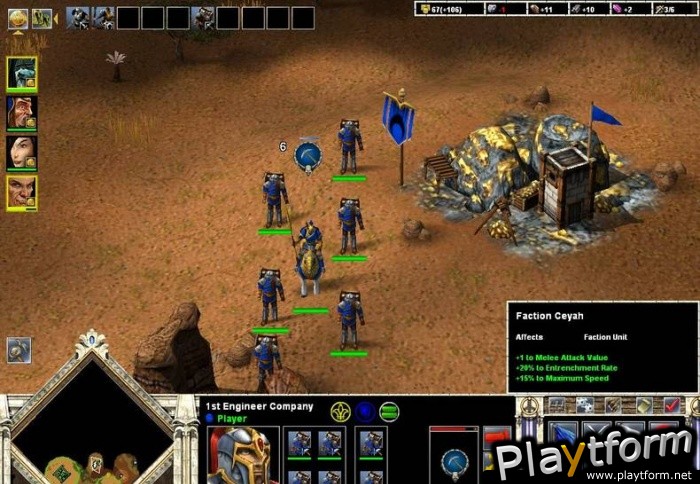Select the bald scowling hero portrait
This screenshot has height=484, width=700.
22,192
